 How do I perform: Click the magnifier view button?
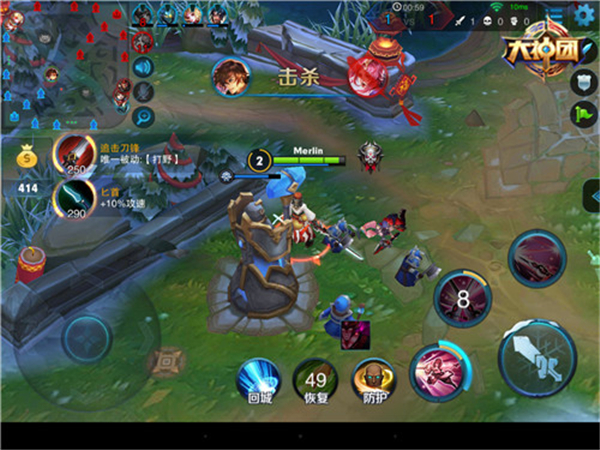tap(143, 116)
